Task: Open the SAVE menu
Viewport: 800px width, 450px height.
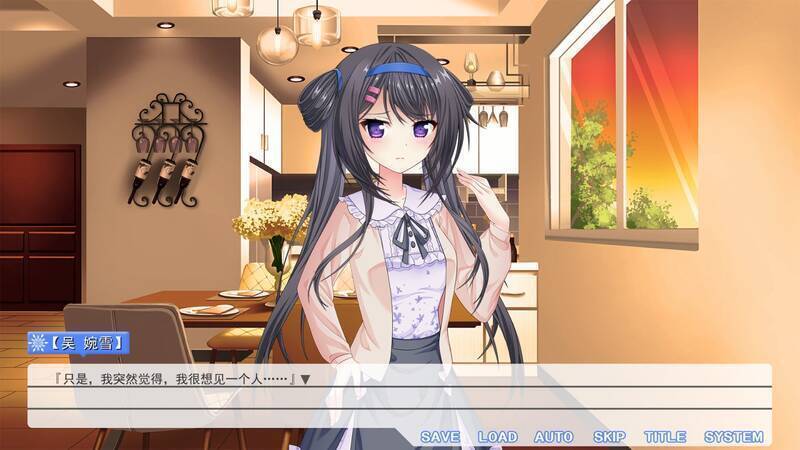Action: click(440, 437)
